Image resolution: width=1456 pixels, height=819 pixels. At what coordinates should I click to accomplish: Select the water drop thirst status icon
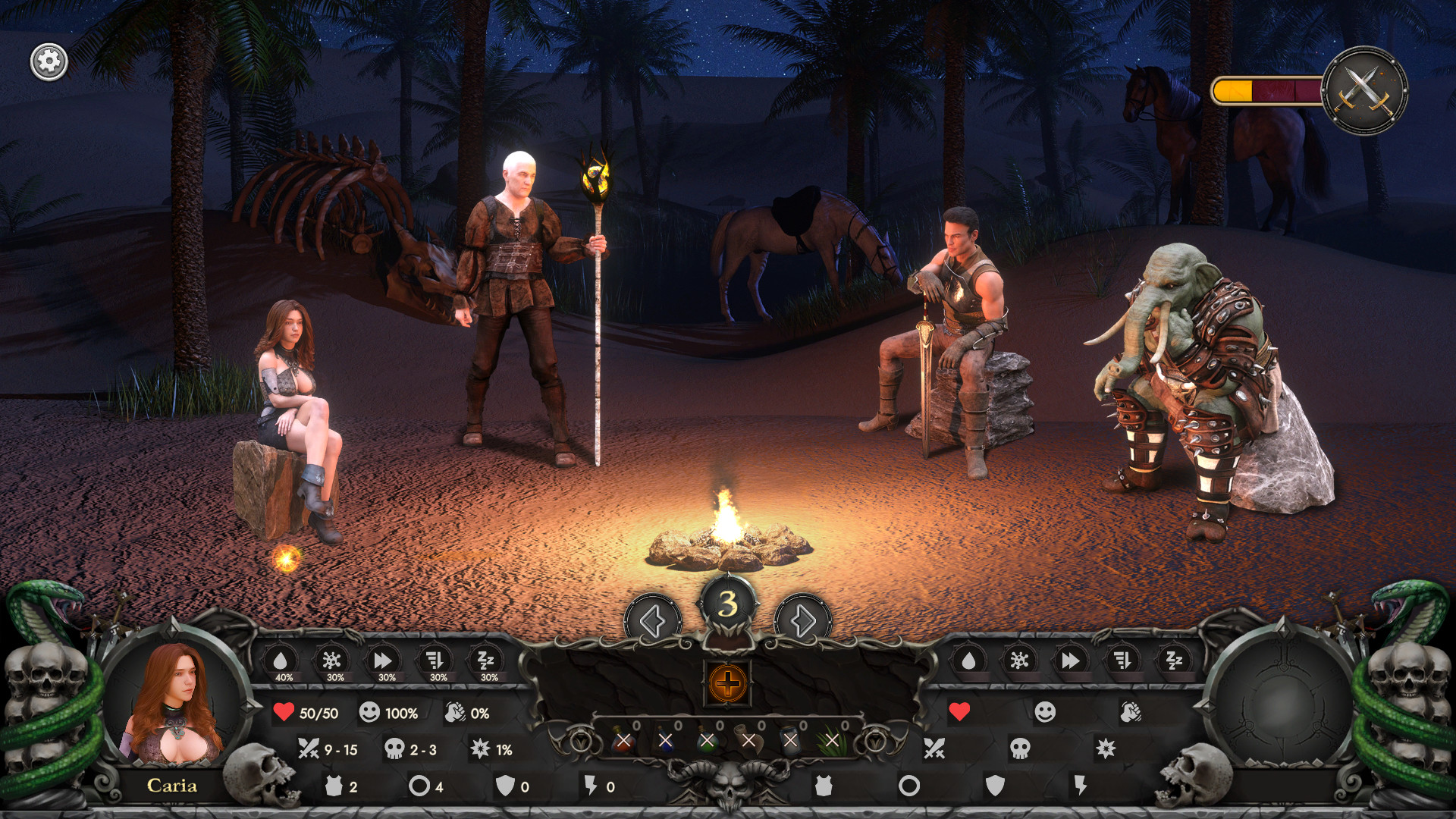tap(283, 661)
